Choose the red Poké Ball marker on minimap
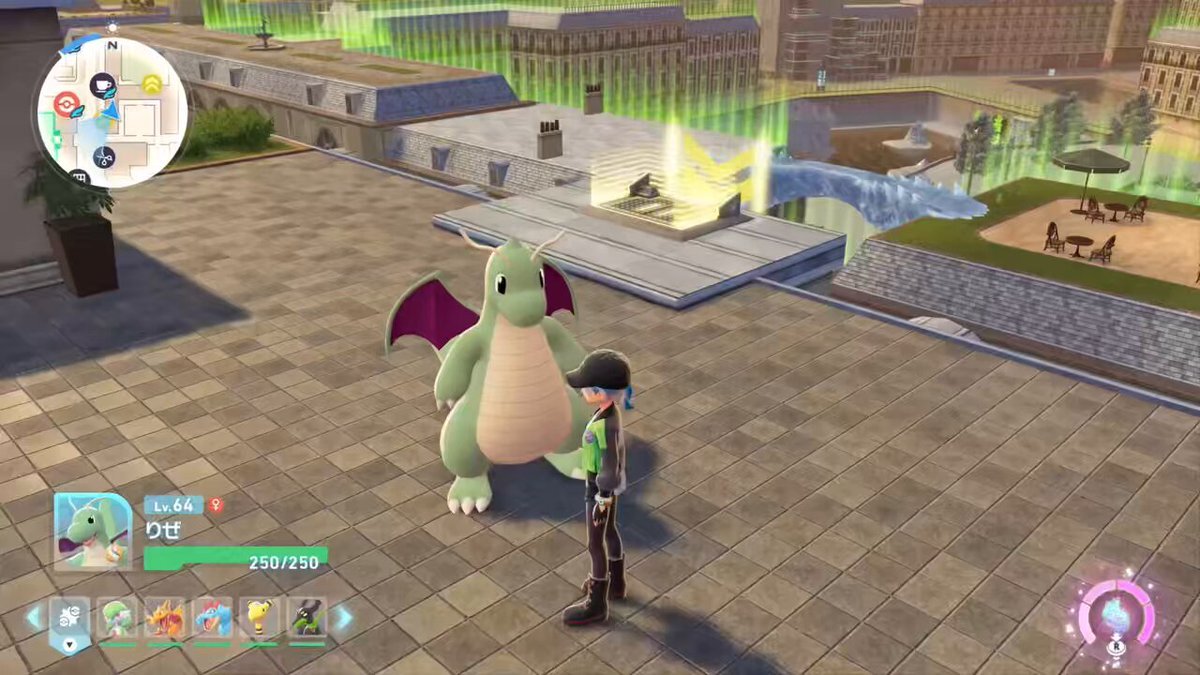 pos(66,105)
